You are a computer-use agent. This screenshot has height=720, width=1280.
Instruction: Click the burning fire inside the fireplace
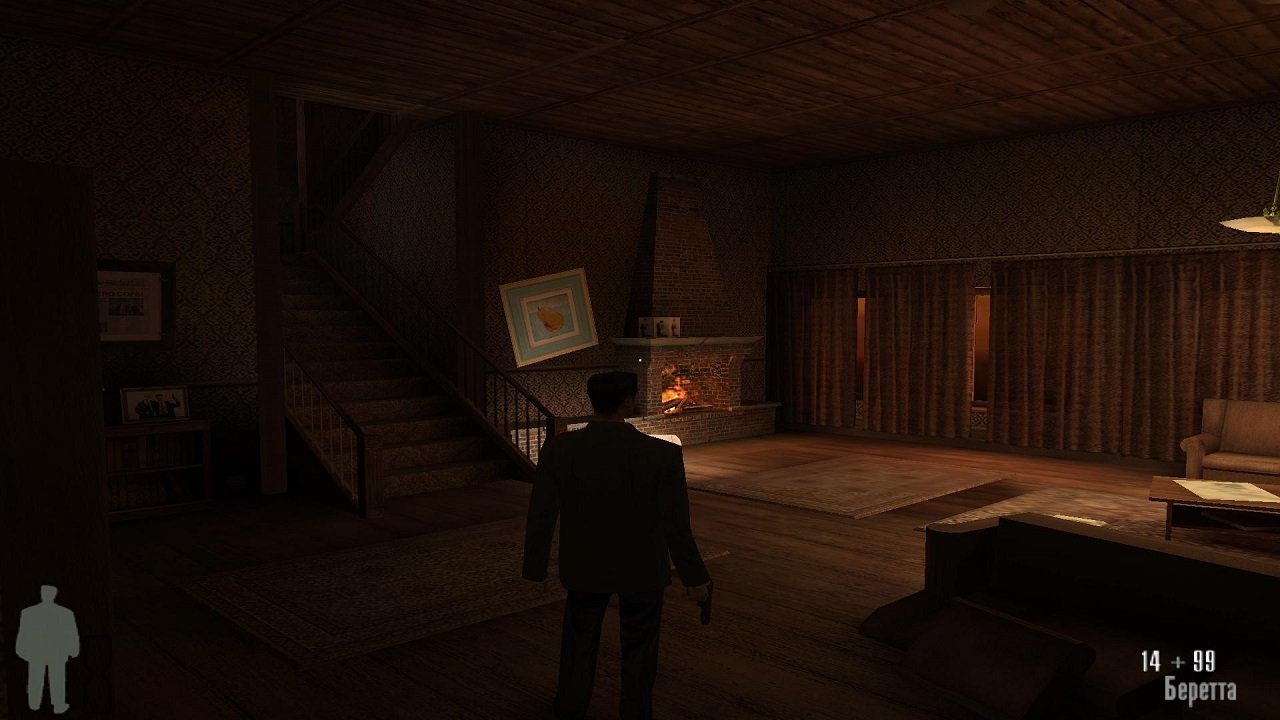[x=678, y=390]
